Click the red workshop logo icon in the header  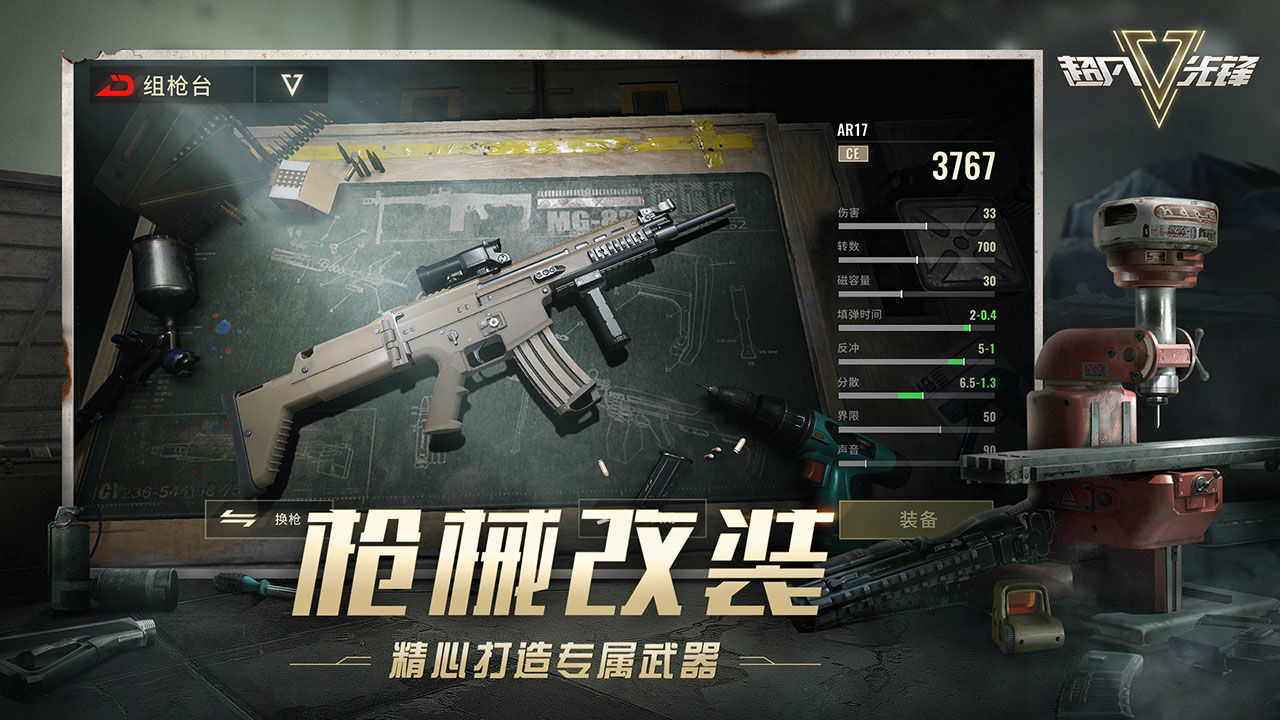tap(119, 83)
